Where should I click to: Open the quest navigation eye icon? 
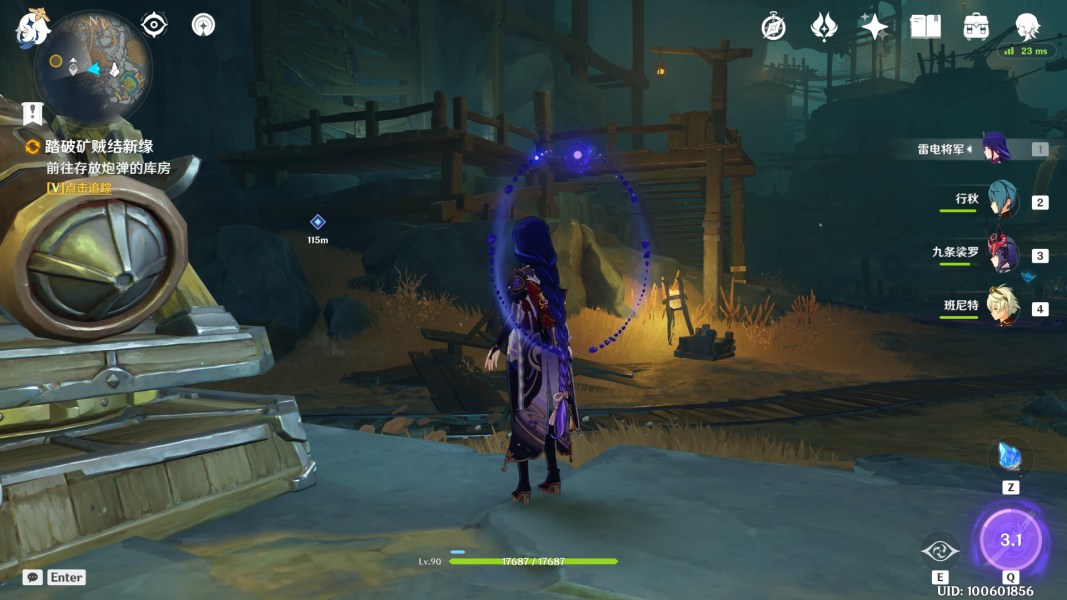(154, 24)
